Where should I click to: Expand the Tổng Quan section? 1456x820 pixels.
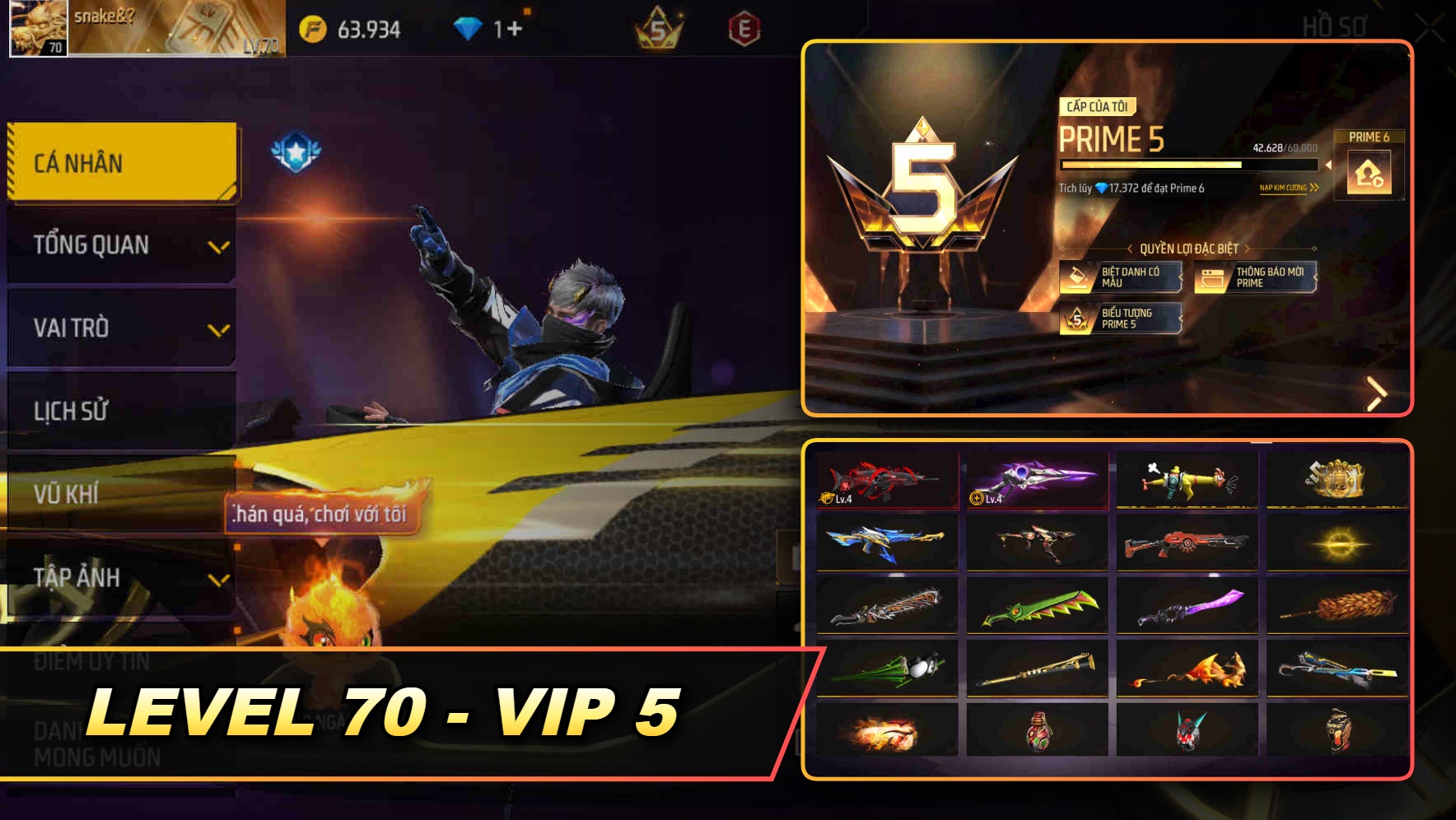pos(120,245)
